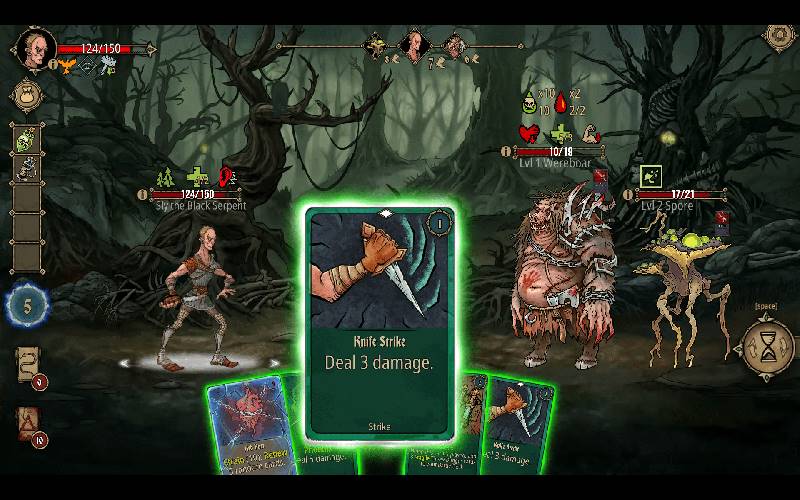The image size is (800, 500).
Task: Open the settings gear in the corner
Action: (780, 36)
